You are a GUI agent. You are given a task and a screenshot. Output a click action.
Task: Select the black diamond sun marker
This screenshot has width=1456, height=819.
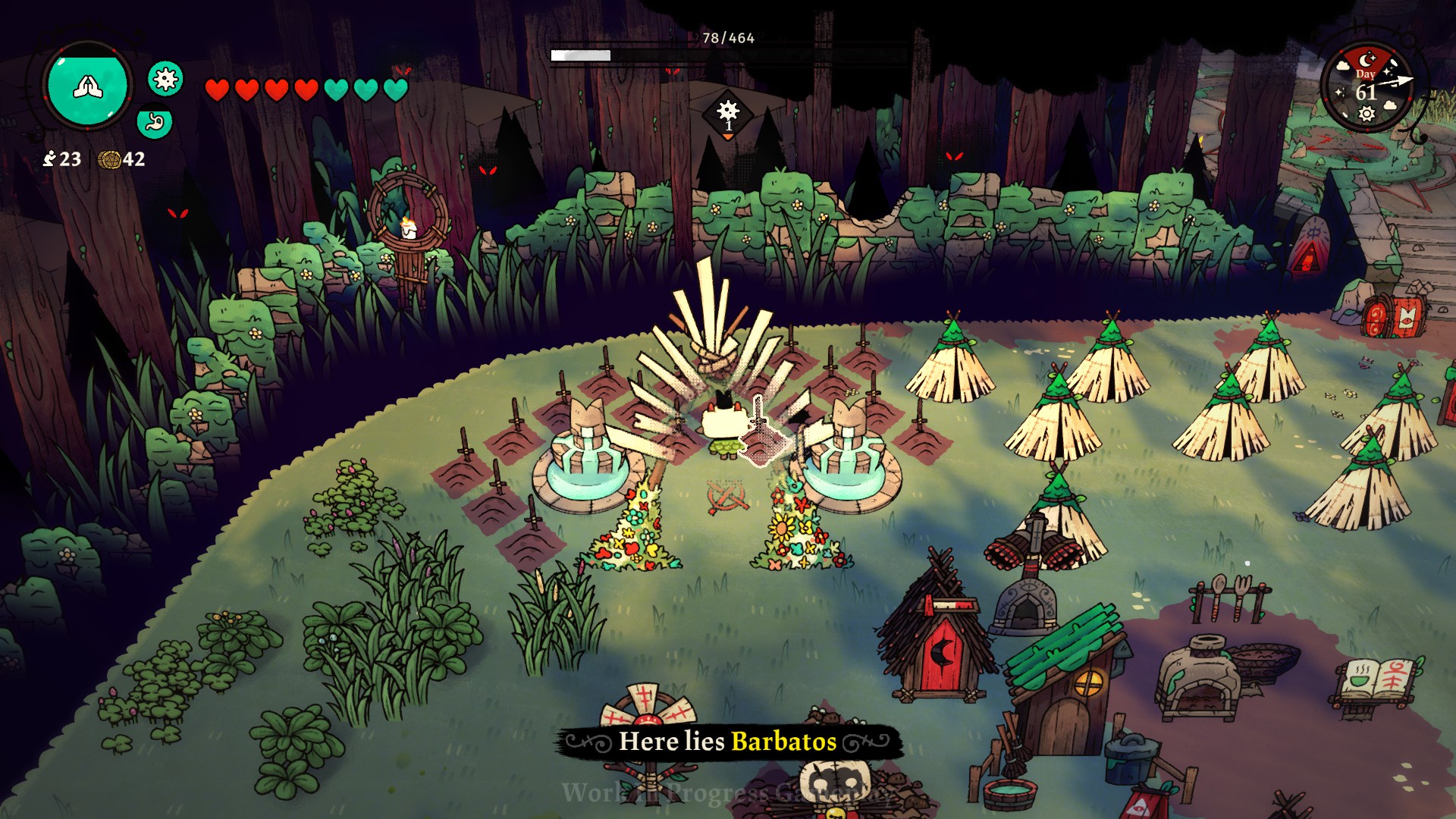pyautogui.click(x=727, y=114)
